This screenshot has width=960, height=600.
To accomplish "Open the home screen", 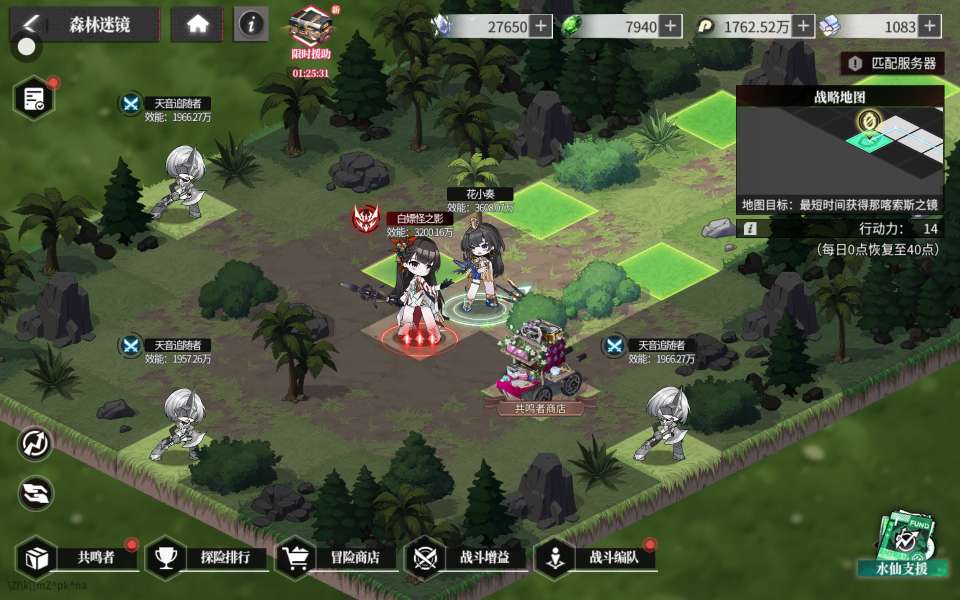I will coord(197,25).
